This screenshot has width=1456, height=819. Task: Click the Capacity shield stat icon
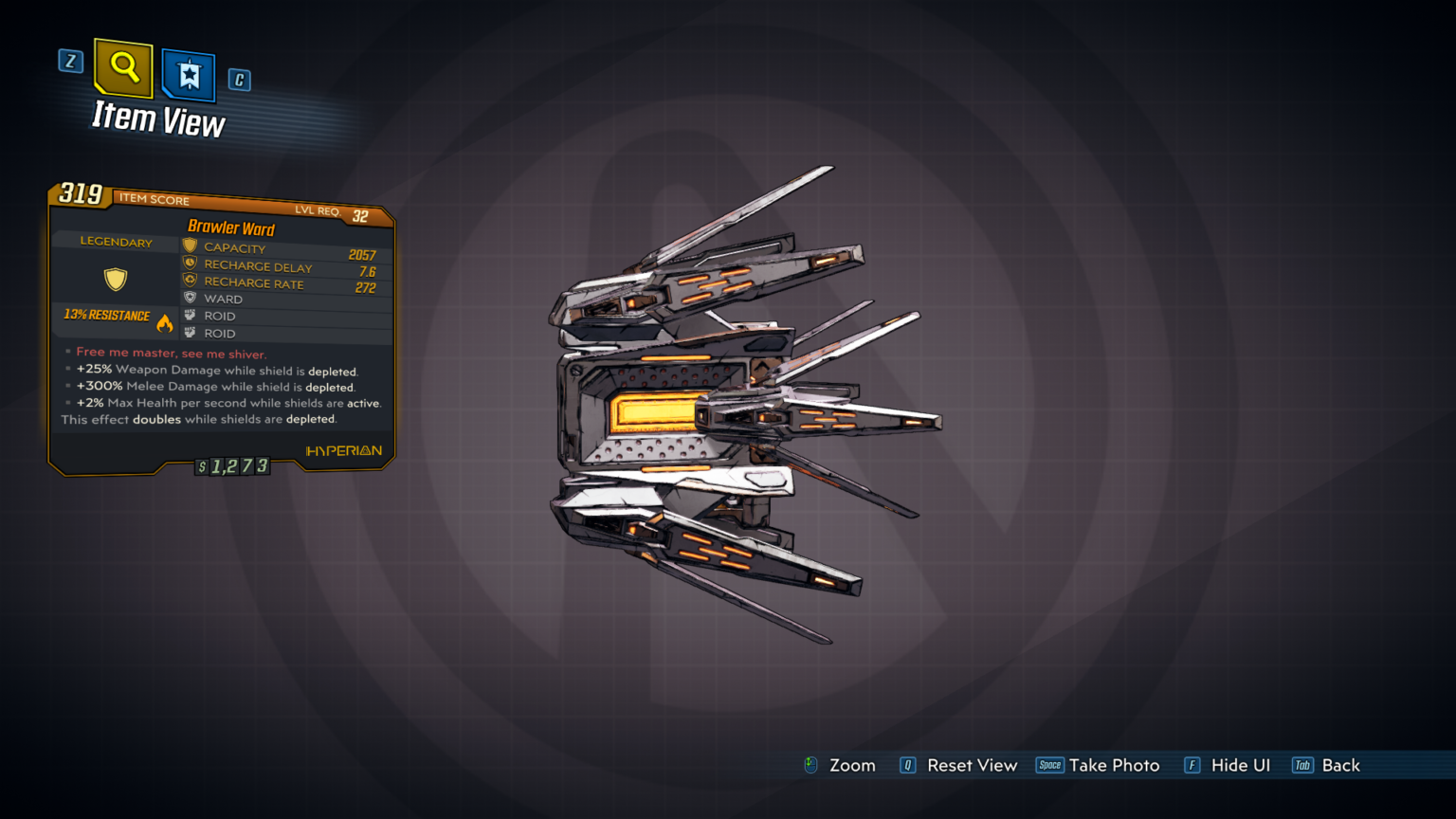(x=188, y=245)
